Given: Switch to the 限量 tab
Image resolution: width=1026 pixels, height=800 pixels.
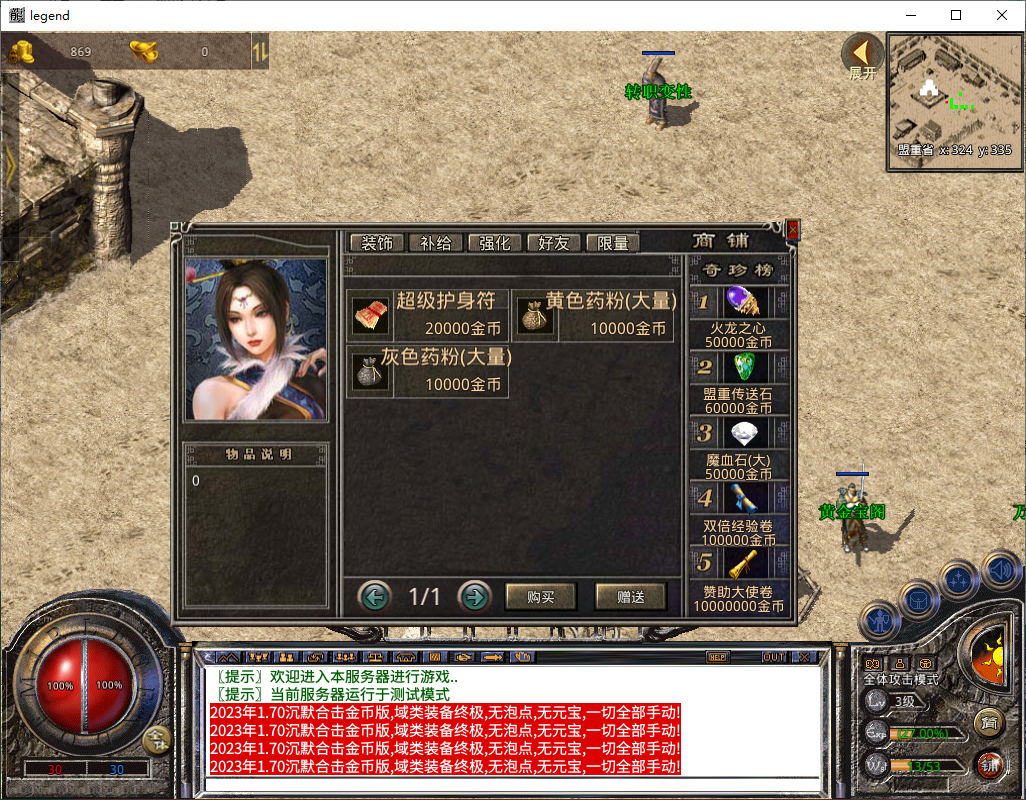Looking at the screenshot, I should (x=612, y=243).
